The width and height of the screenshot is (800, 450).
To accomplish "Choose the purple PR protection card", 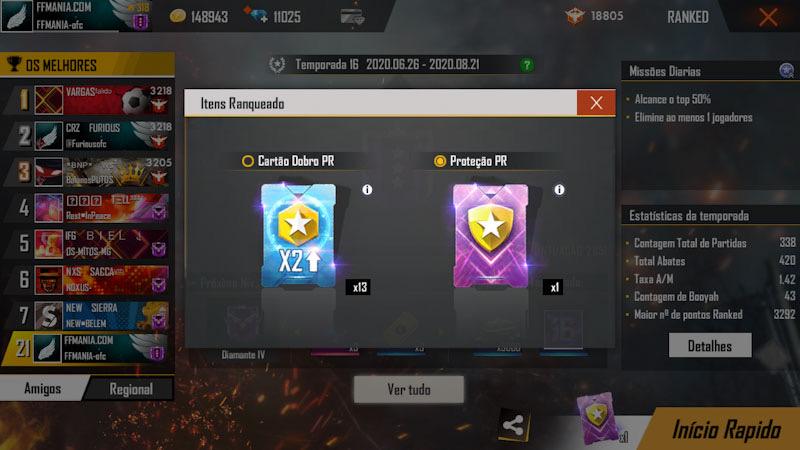I will coord(490,237).
